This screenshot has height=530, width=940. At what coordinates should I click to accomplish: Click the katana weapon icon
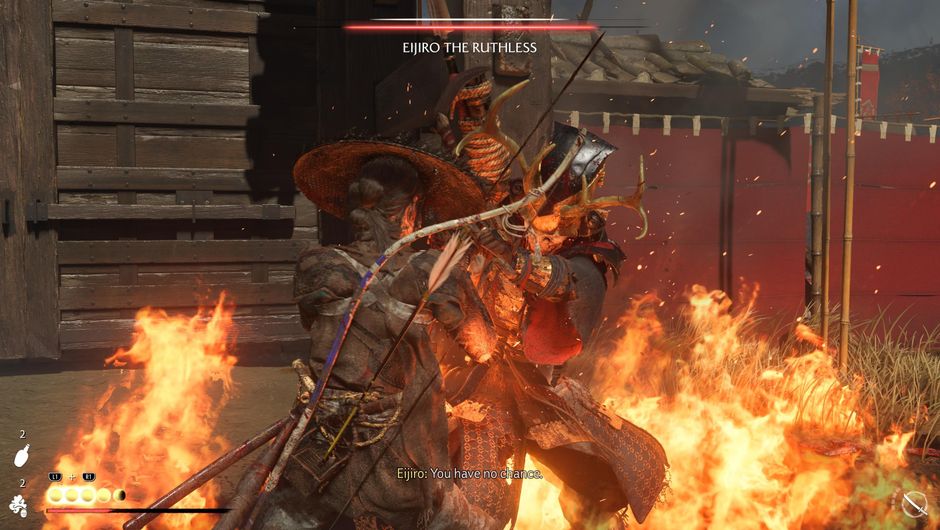[x=914, y=504]
